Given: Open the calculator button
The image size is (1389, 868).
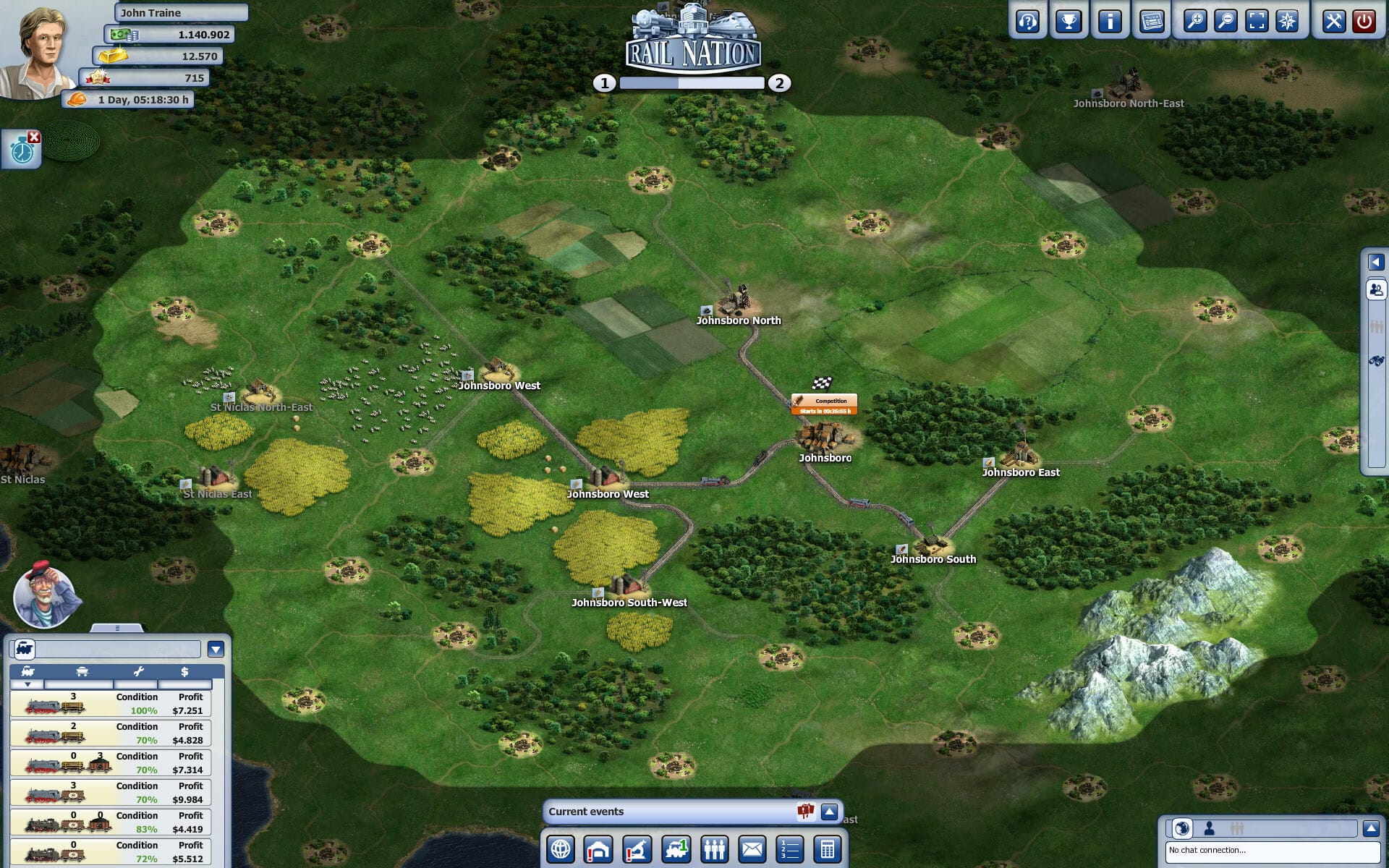Looking at the screenshot, I should 828,849.
